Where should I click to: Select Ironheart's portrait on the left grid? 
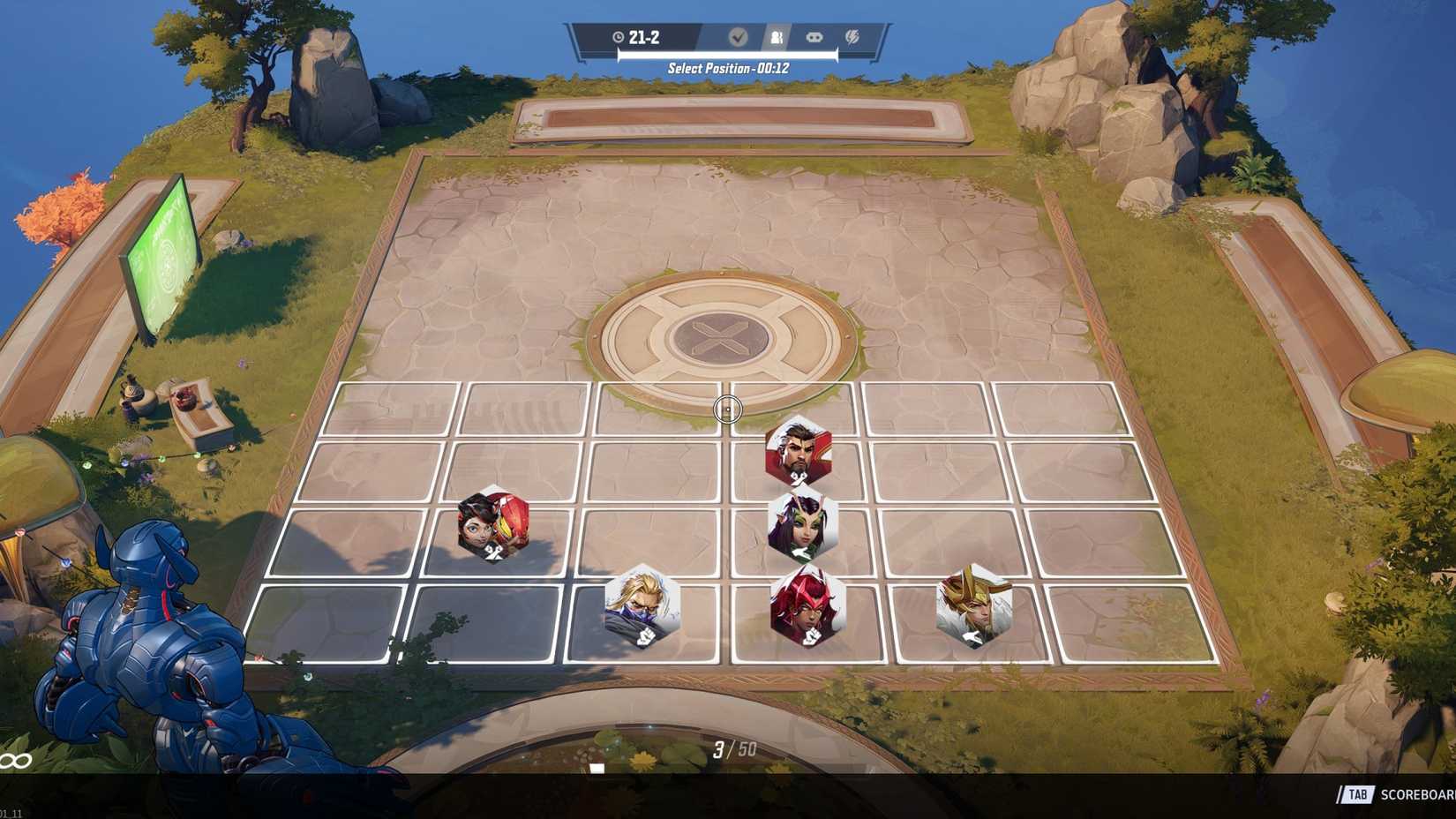tap(494, 527)
